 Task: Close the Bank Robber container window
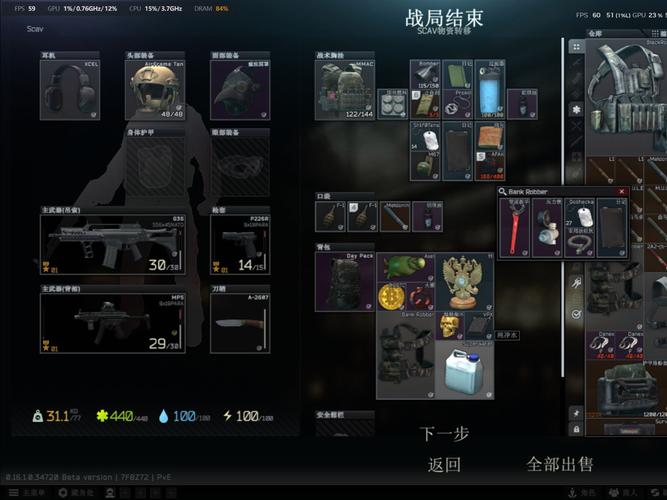click(622, 191)
